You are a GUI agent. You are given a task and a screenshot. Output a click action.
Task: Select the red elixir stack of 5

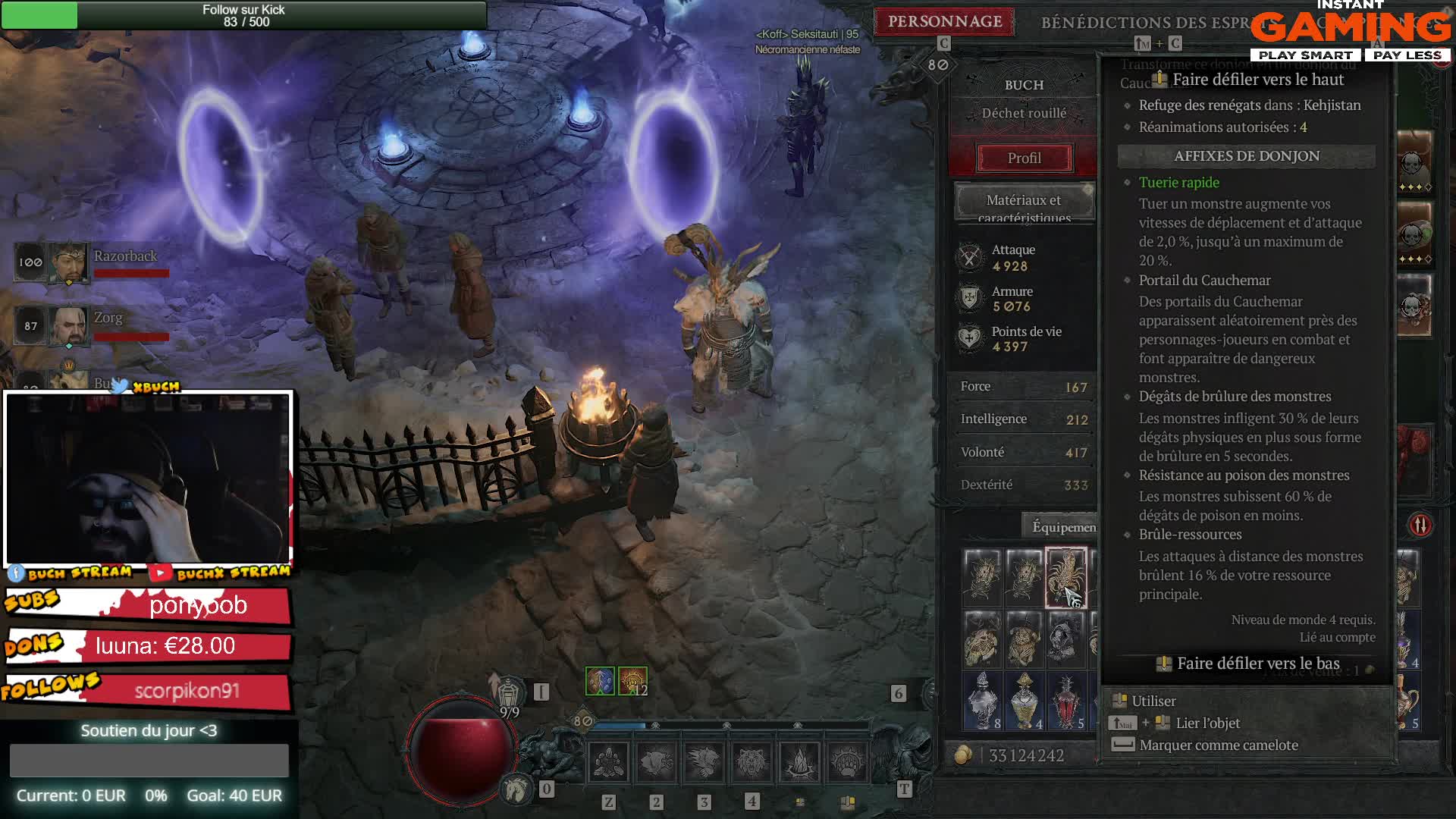pos(1065,701)
